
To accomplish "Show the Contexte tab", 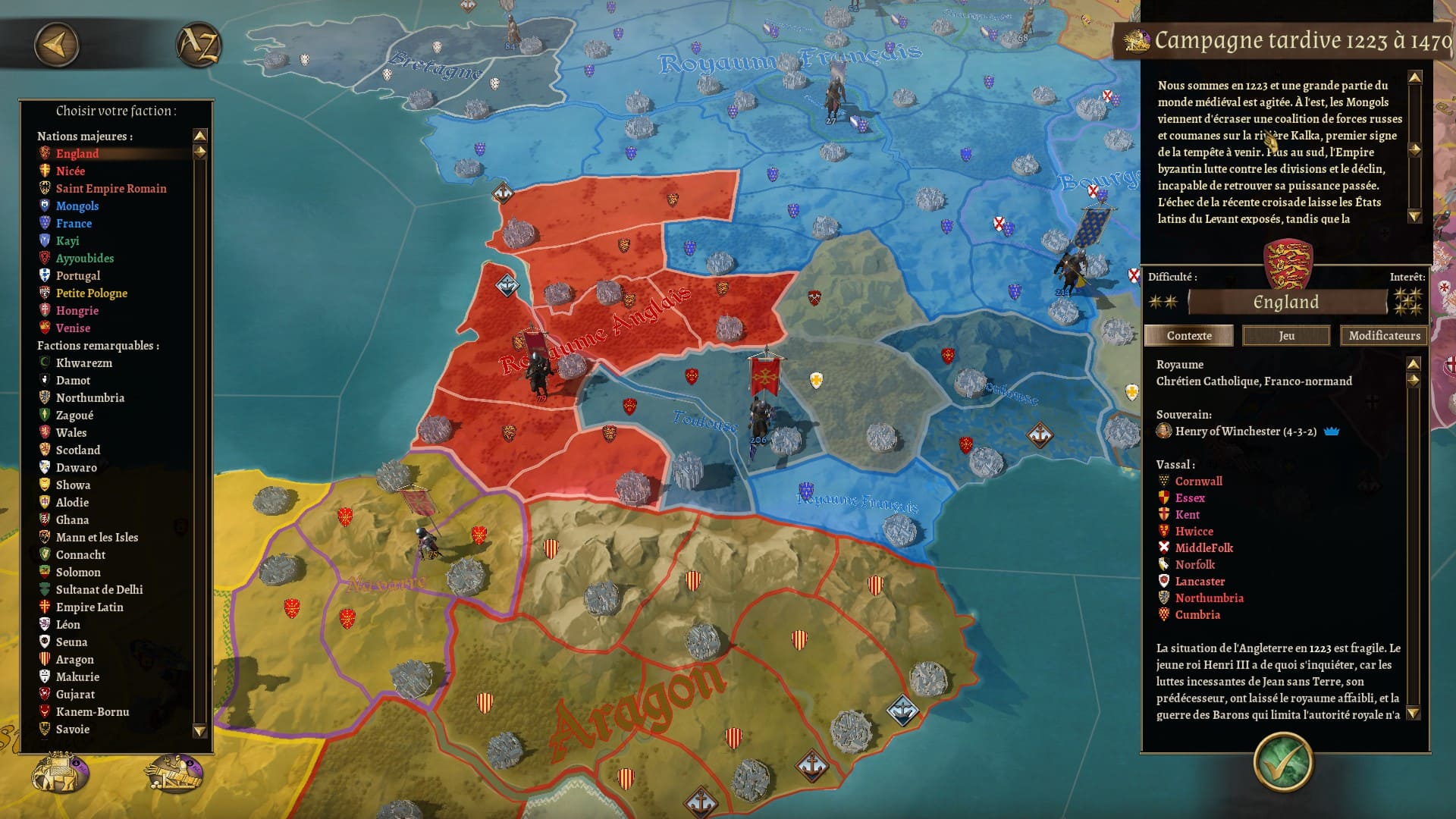I will point(1188,336).
